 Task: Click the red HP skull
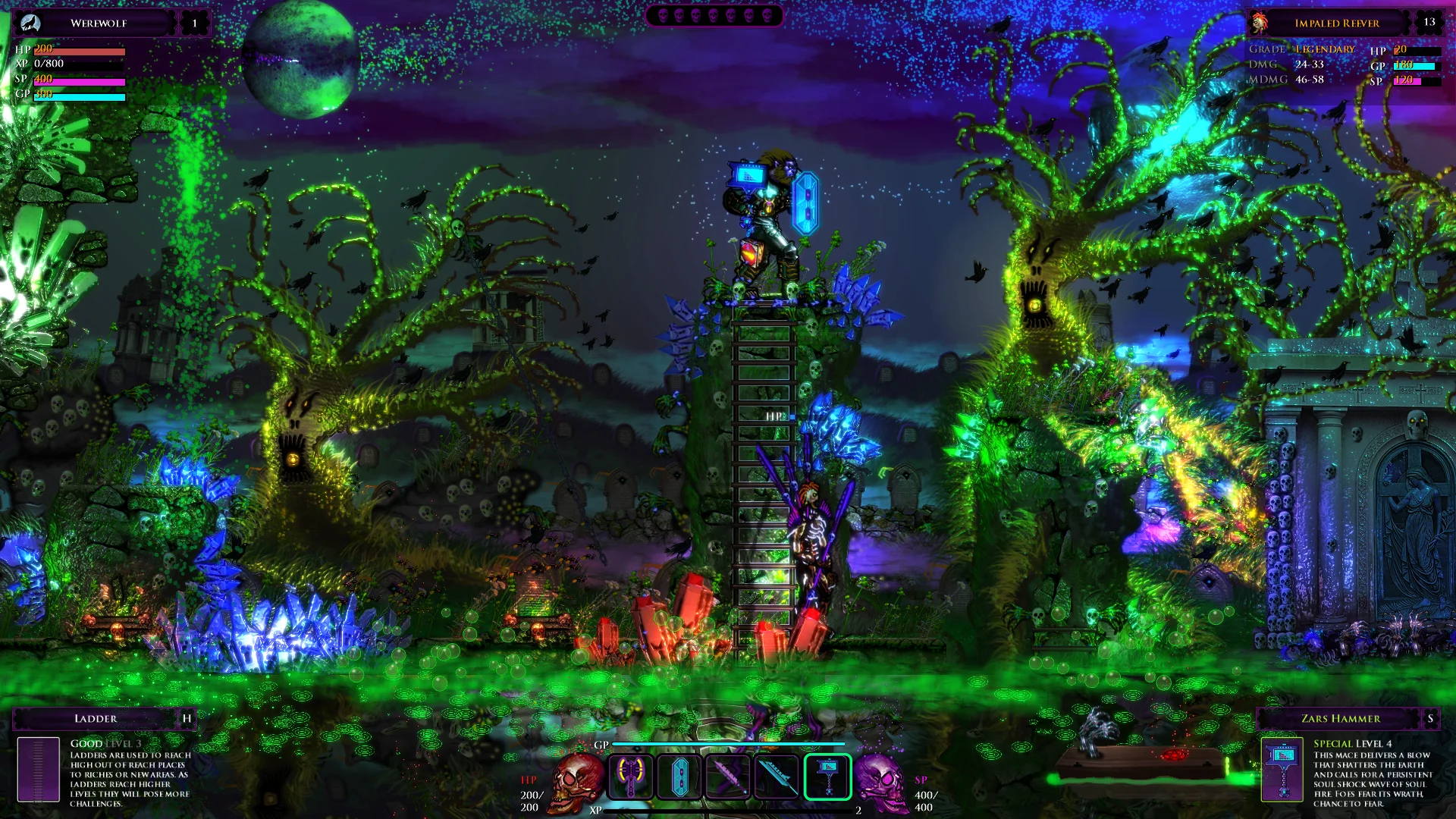(576, 781)
